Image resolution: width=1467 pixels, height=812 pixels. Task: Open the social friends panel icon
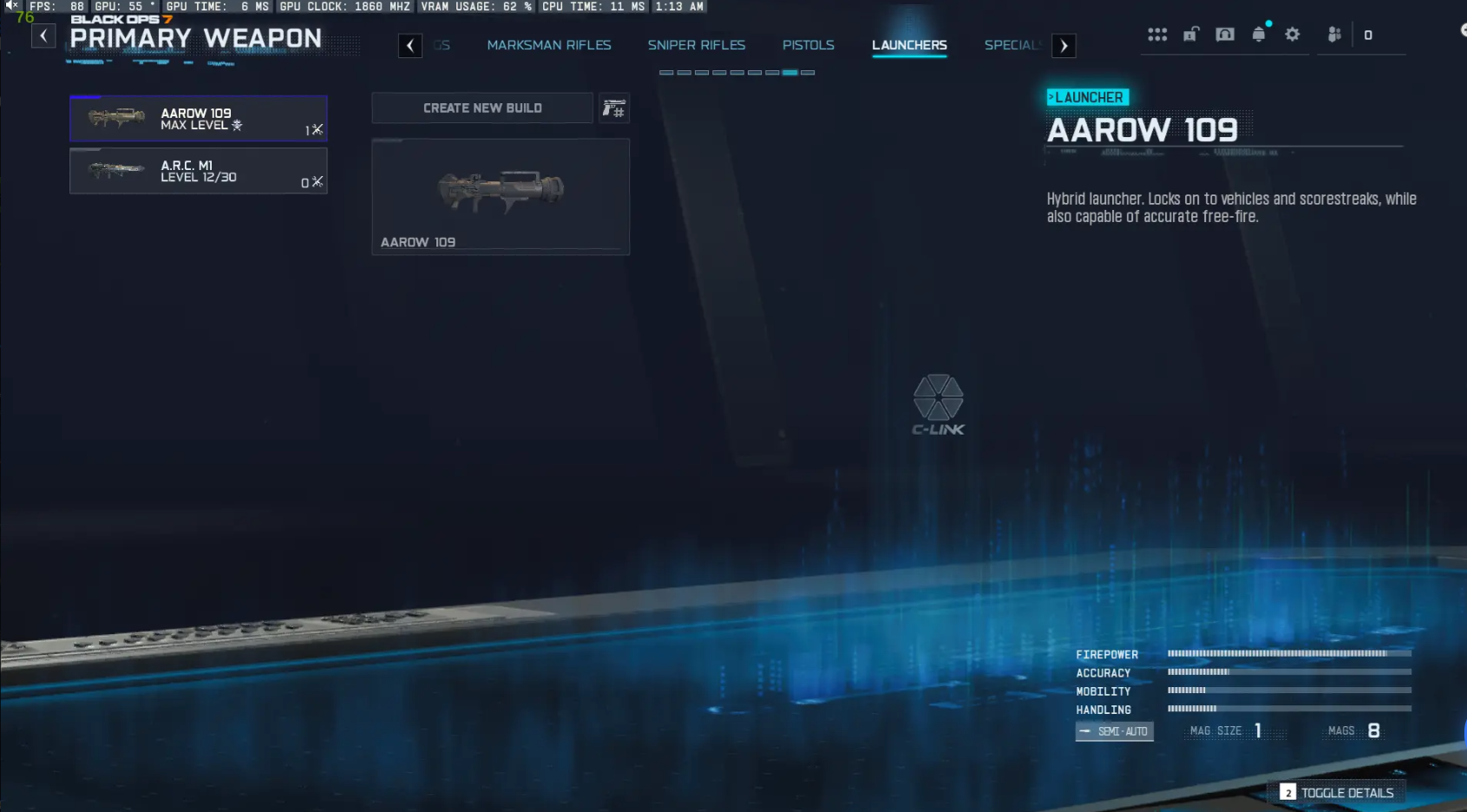(1333, 34)
